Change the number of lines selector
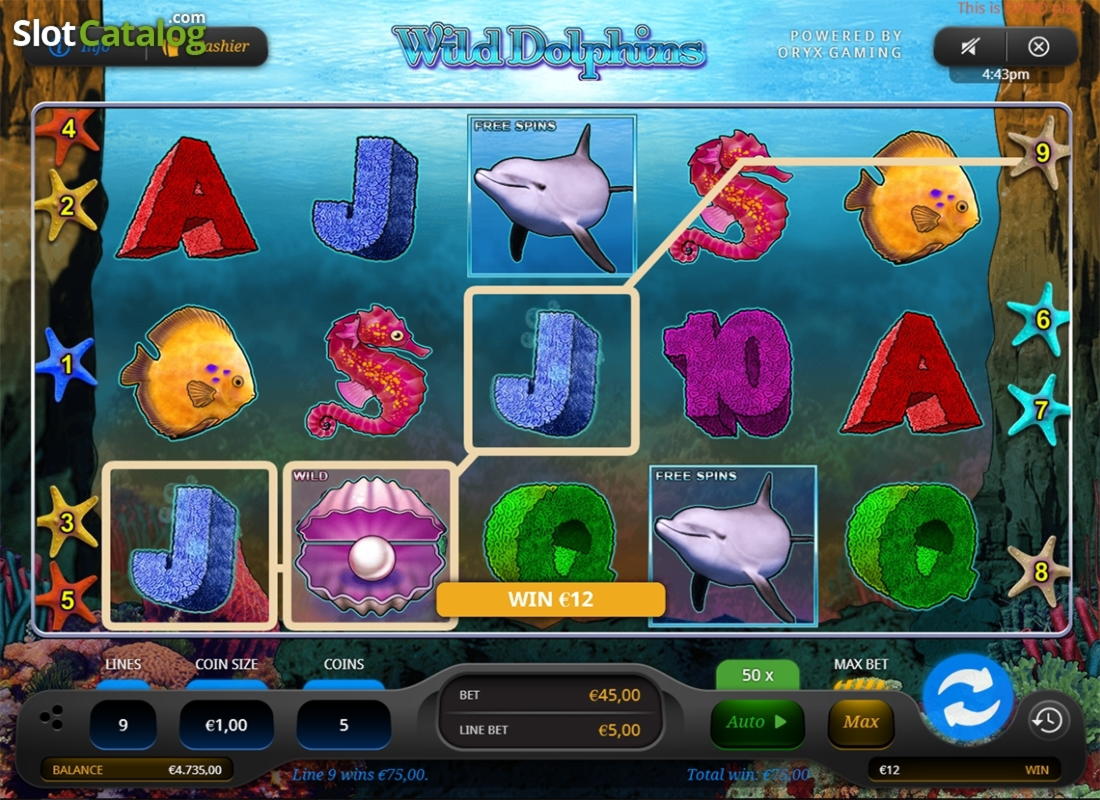Viewport: 1100px width, 800px height. click(x=123, y=725)
